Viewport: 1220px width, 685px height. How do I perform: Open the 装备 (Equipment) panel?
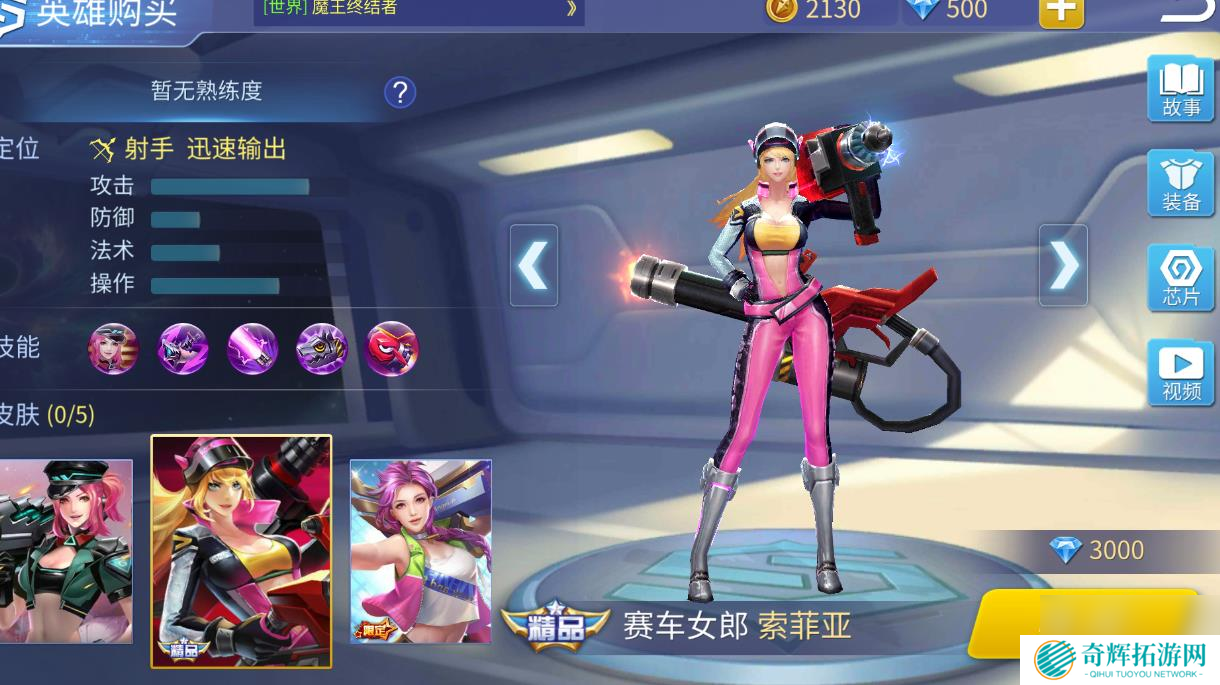1180,184
